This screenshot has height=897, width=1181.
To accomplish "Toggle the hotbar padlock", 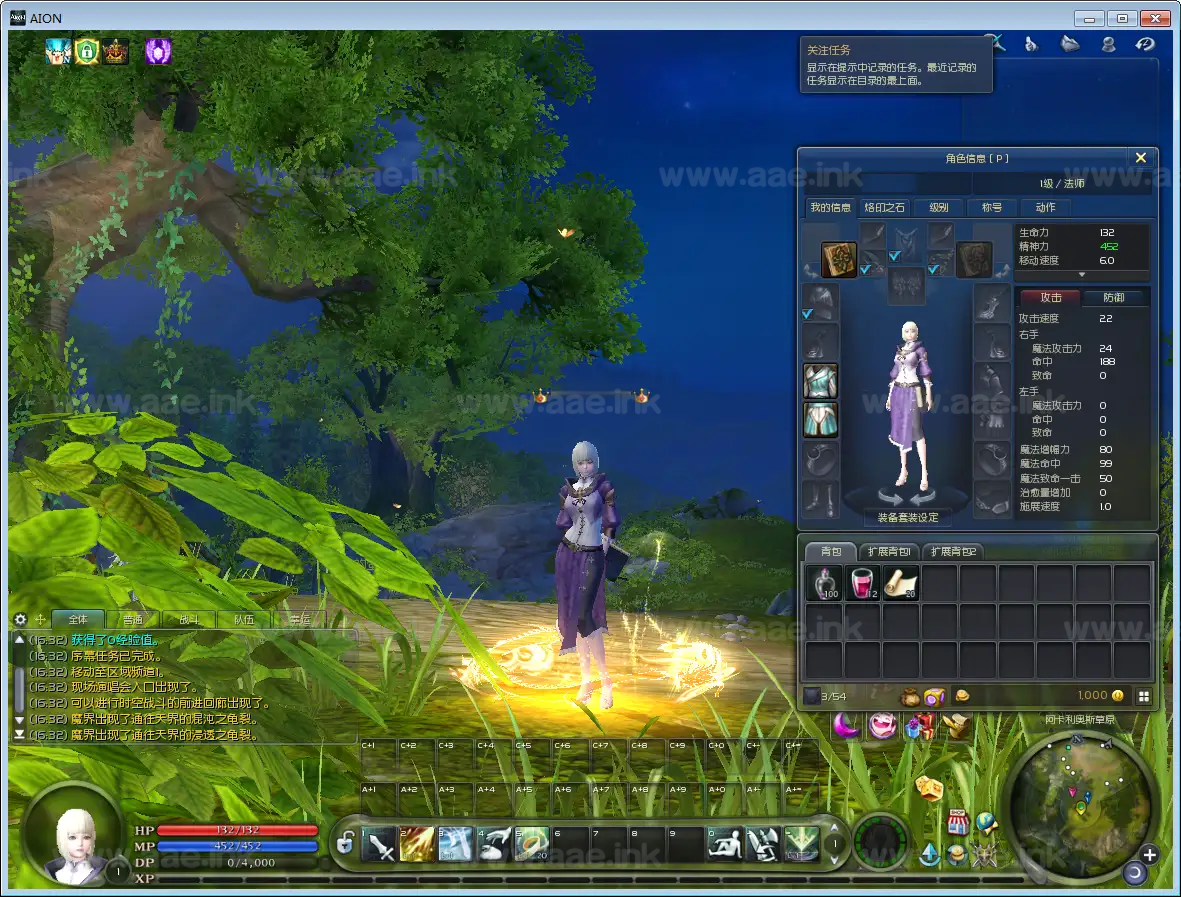I will [345, 845].
